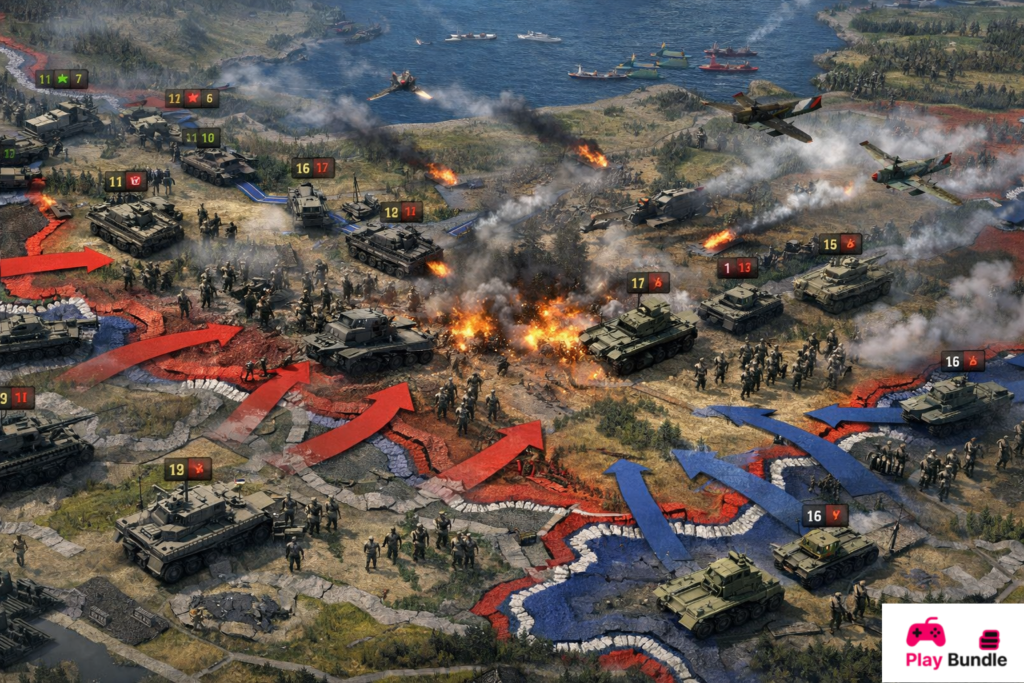Pick the tank unit badge numbered 15
Viewport: 1024px width, 683px height.
[x=839, y=243]
